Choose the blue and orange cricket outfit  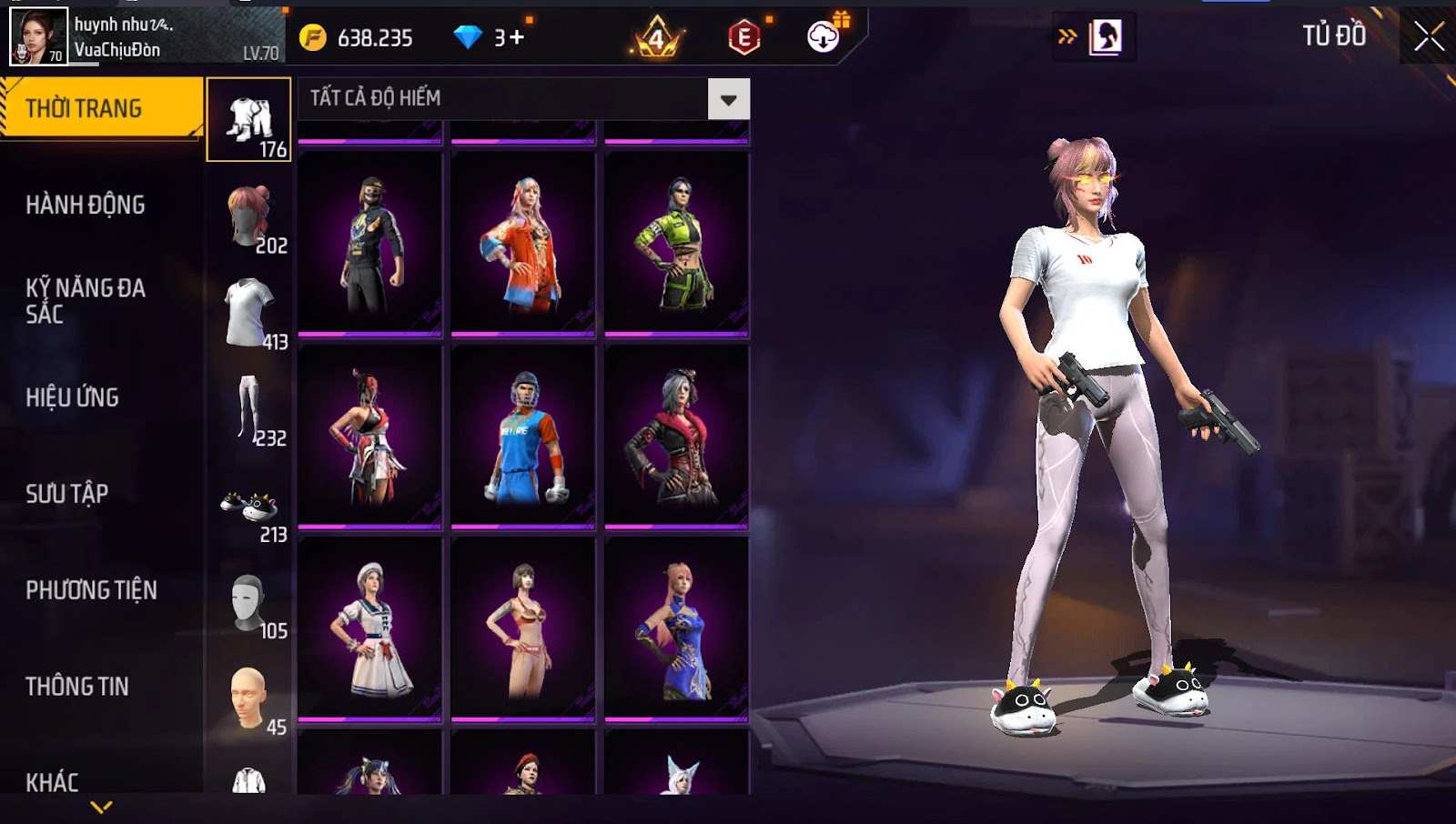pyautogui.click(x=523, y=436)
